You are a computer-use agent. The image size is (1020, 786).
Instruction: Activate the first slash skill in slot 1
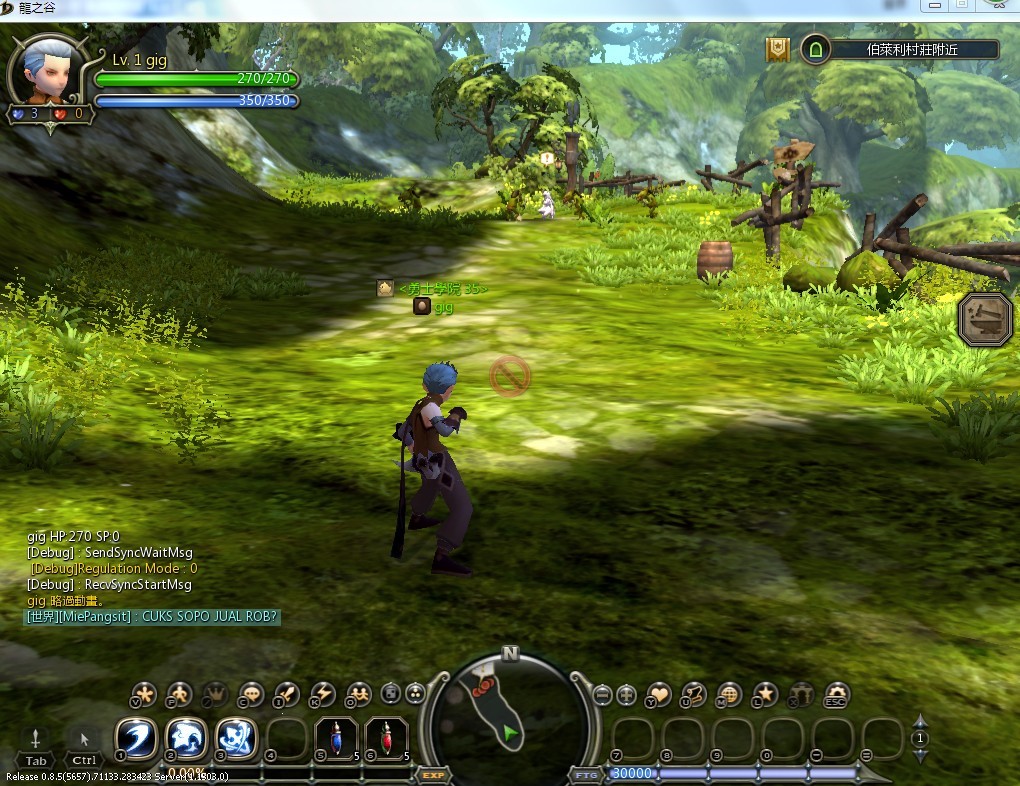[x=135, y=739]
